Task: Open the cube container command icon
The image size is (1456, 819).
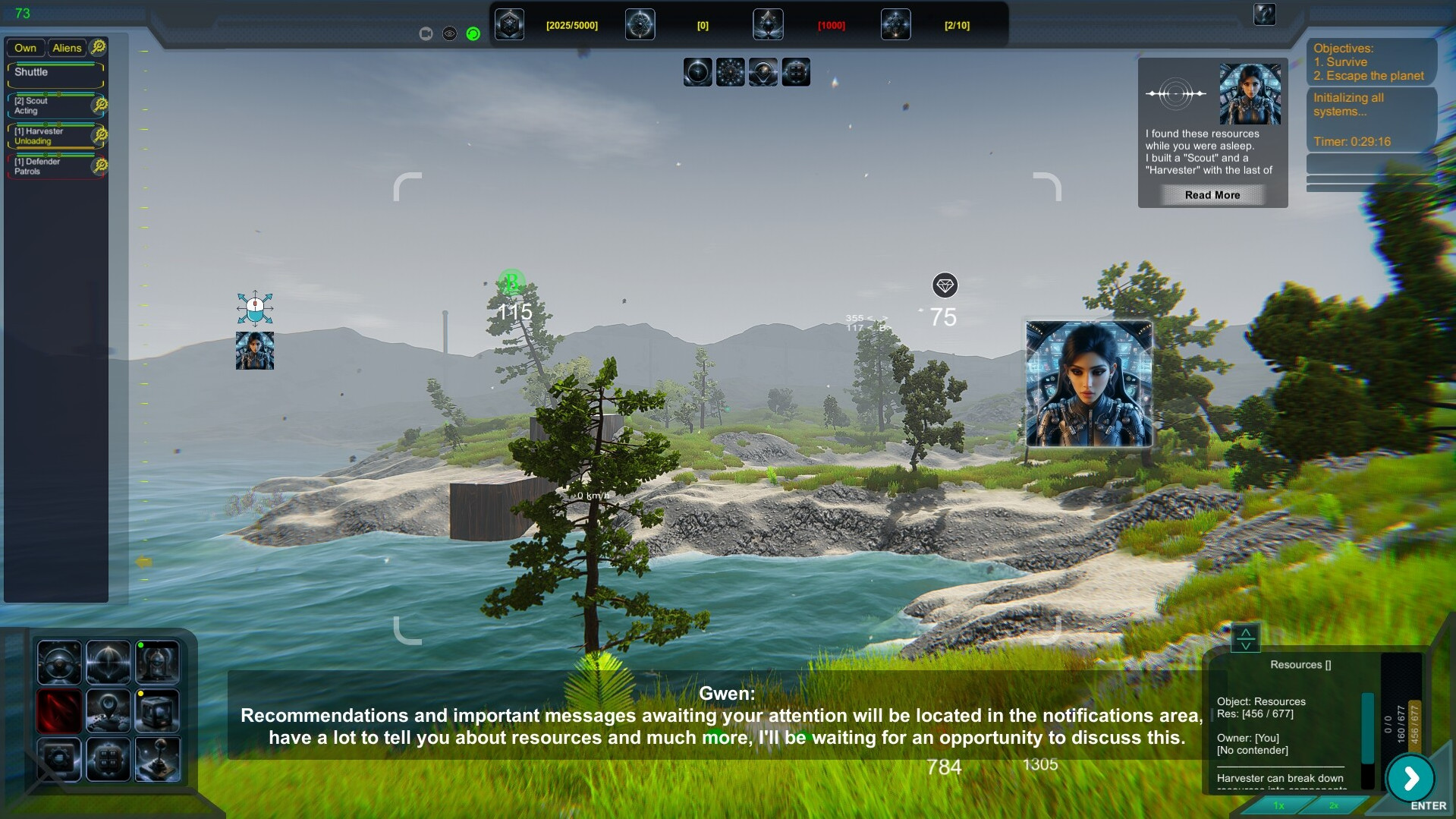Action: 157,711
